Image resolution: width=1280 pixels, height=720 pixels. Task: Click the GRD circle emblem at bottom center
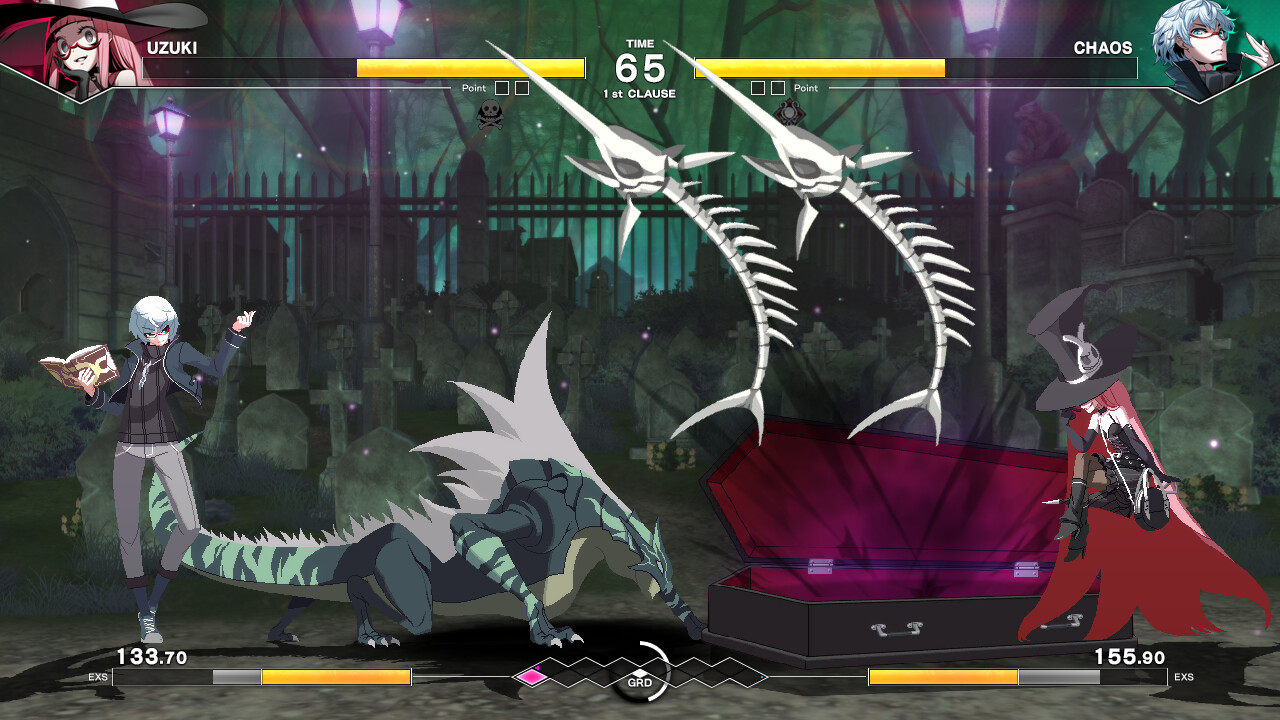pos(639,683)
